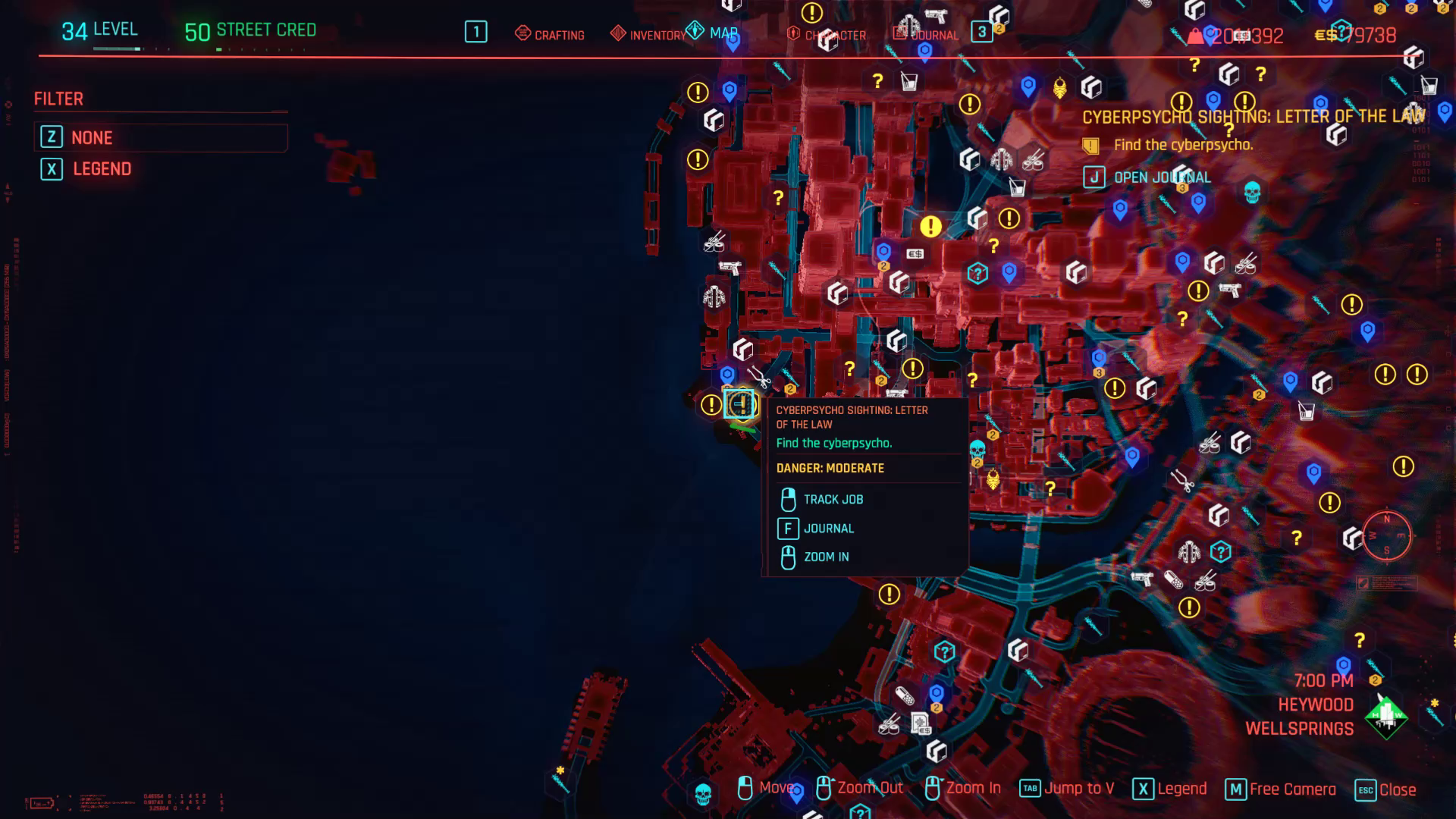Set filter to None

pyautogui.click(x=92, y=137)
